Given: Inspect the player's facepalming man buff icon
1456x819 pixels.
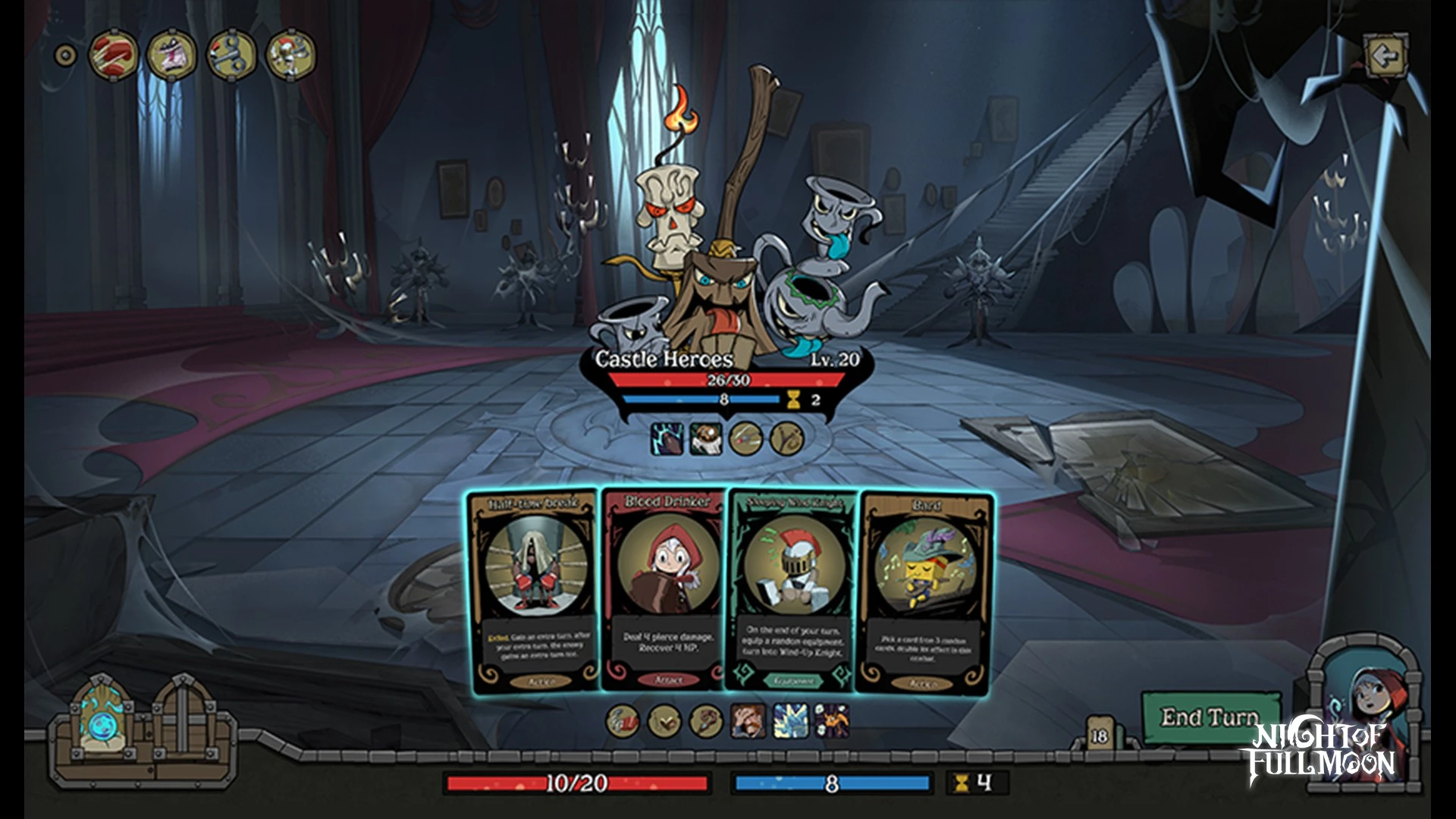Looking at the screenshot, I should tap(748, 720).
